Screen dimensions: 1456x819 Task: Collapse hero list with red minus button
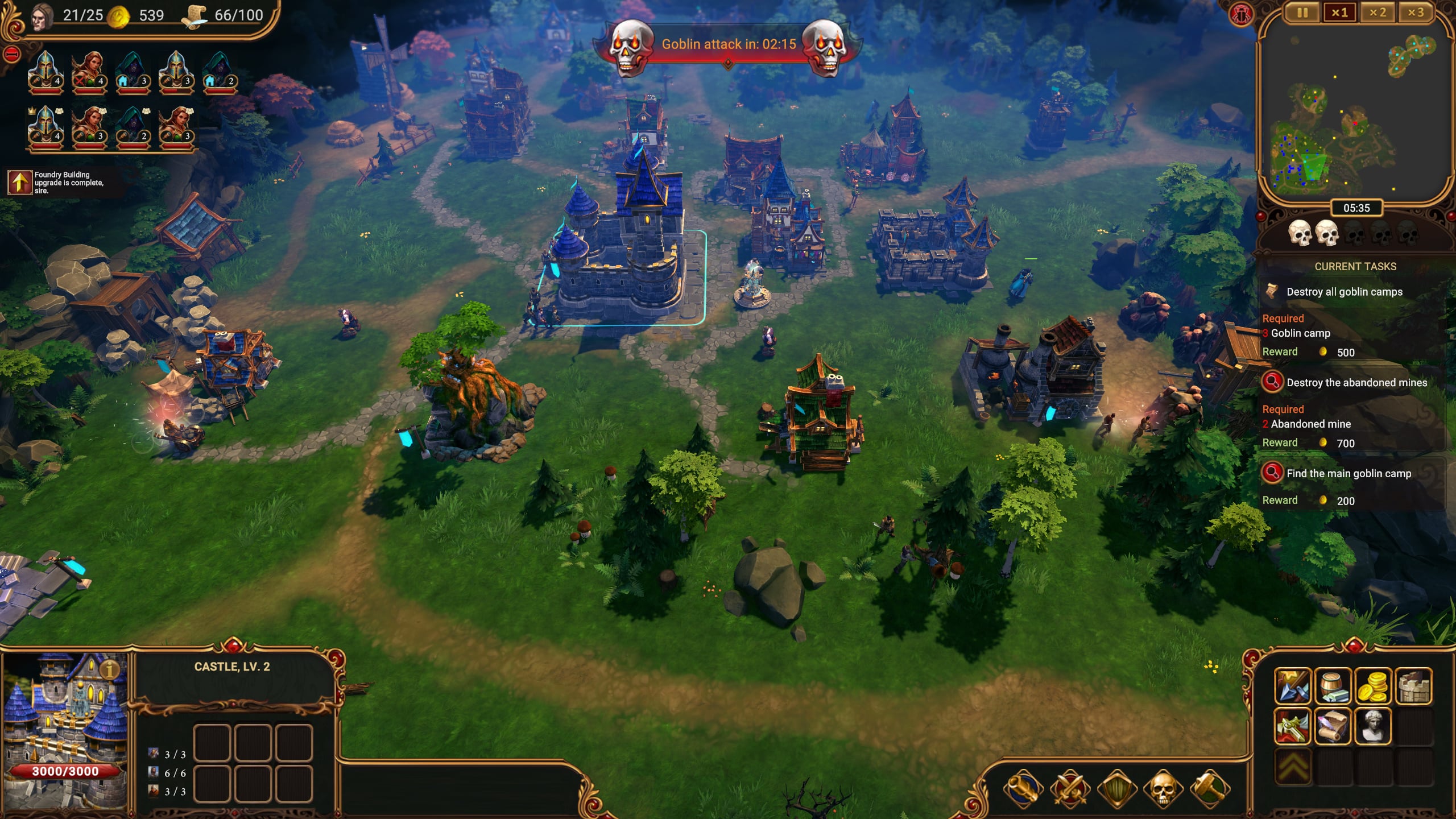coord(12,55)
